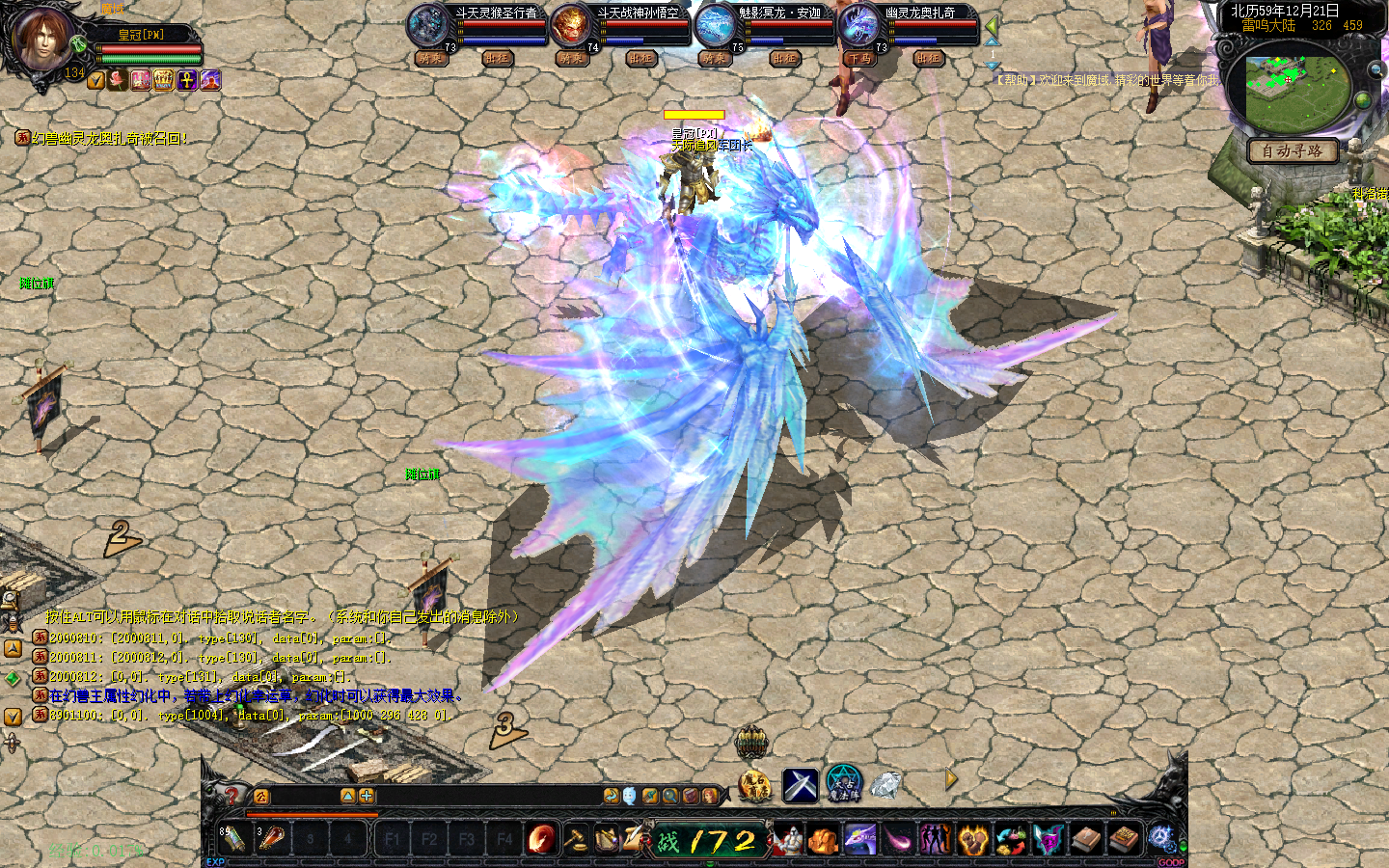The height and width of the screenshot is (868, 1389).
Task: Click the player portrait 皇冠[PM]
Action: click(42, 39)
